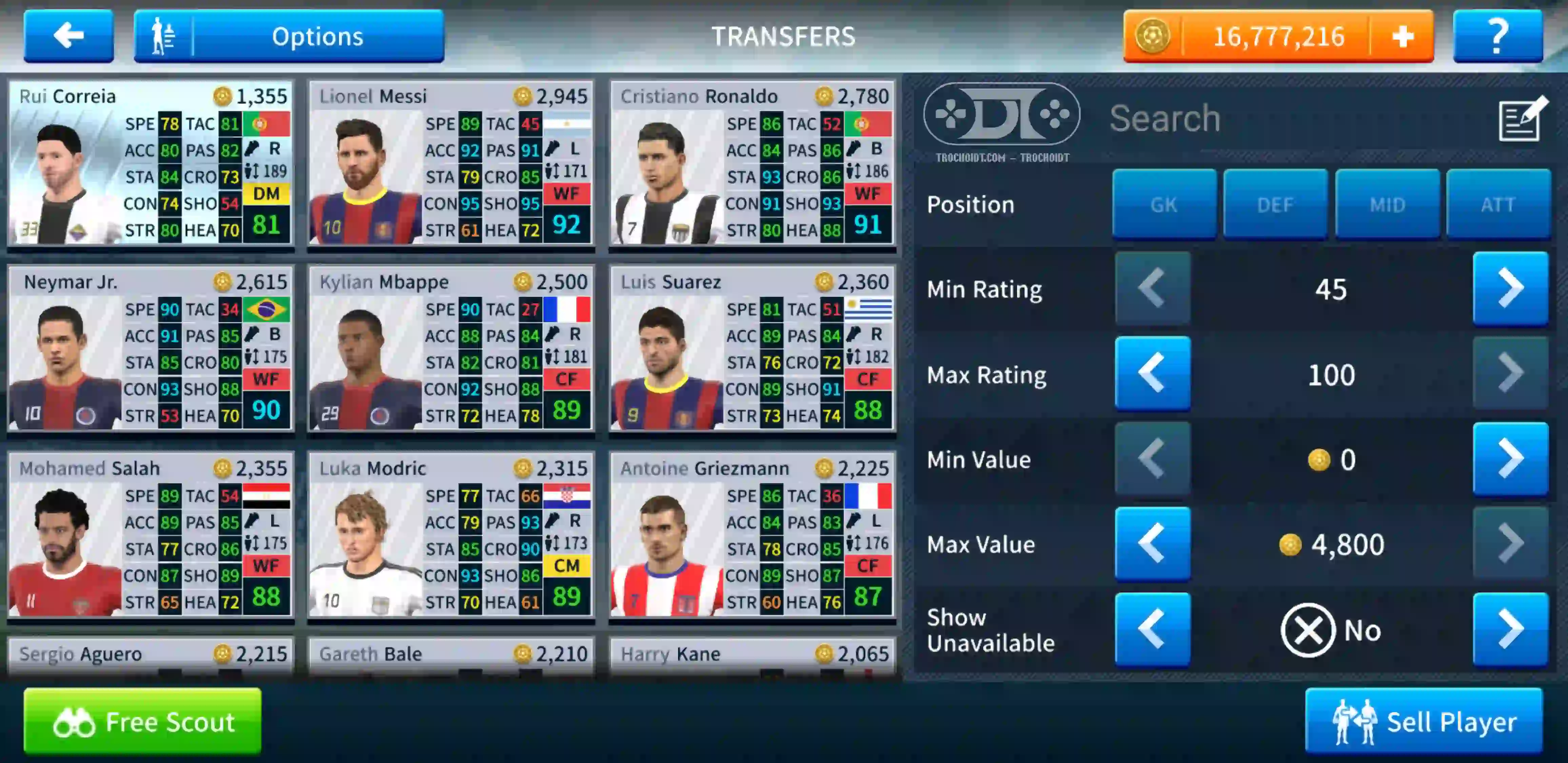The width and height of the screenshot is (1568, 763).
Task: Open the Sell Player screen
Action: coord(1424,722)
